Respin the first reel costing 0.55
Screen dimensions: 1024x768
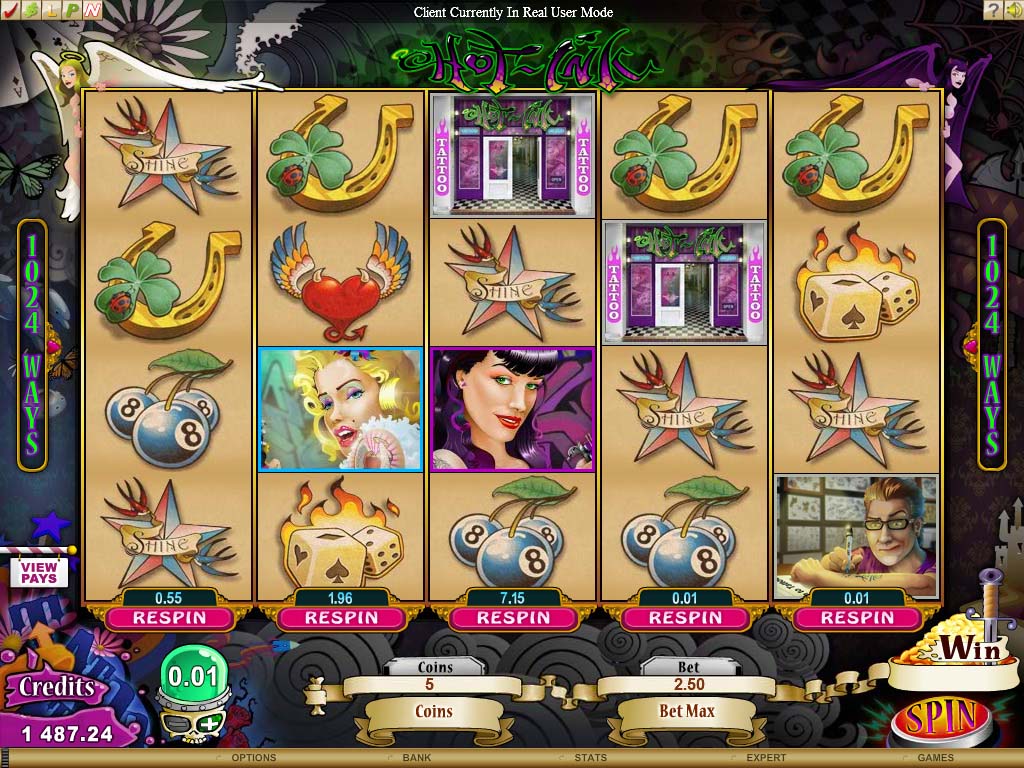click(x=169, y=618)
